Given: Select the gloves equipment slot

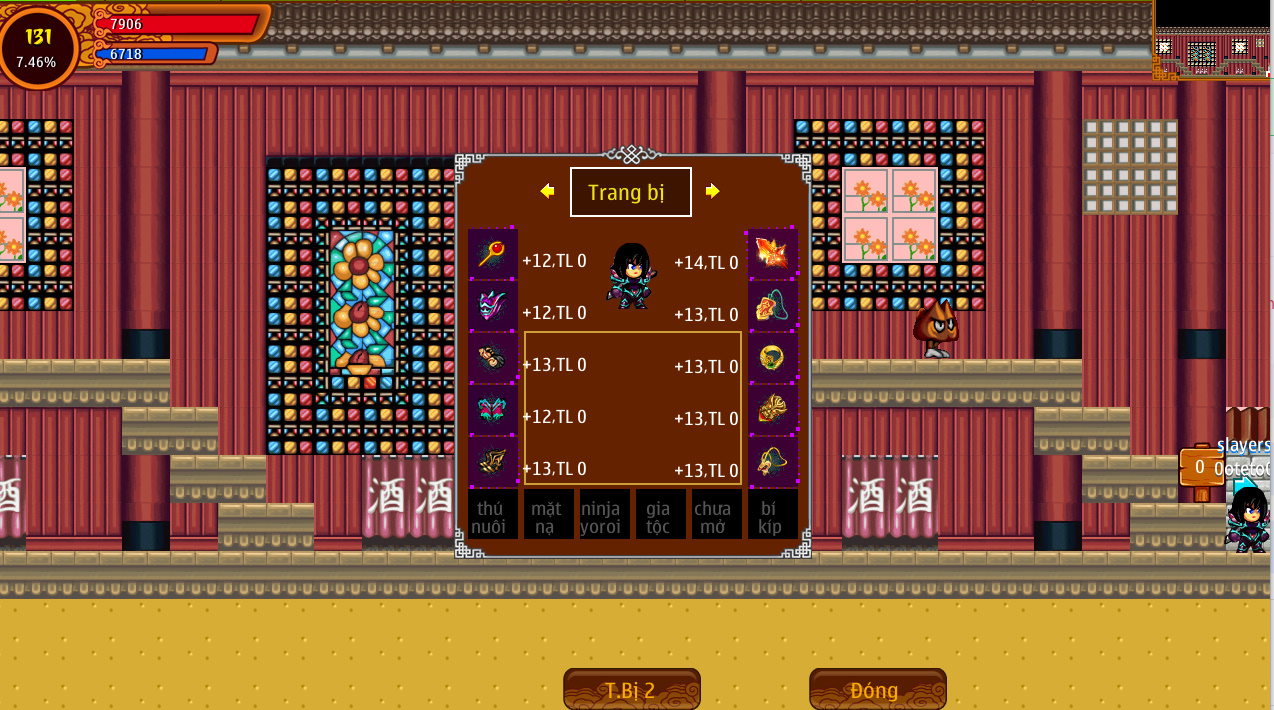Looking at the screenshot, I should [492, 358].
